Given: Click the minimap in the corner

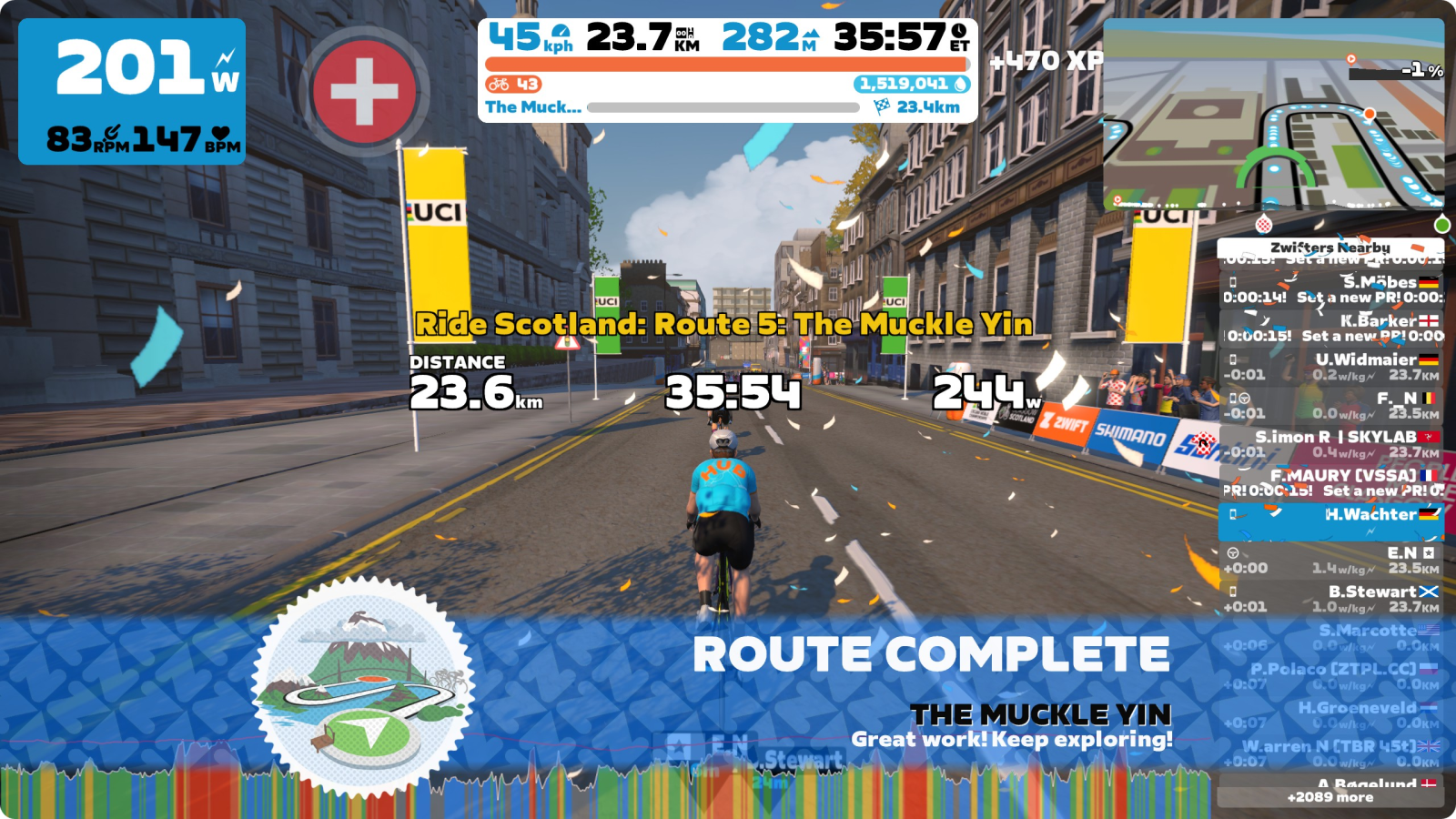Looking at the screenshot, I should [1273, 115].
